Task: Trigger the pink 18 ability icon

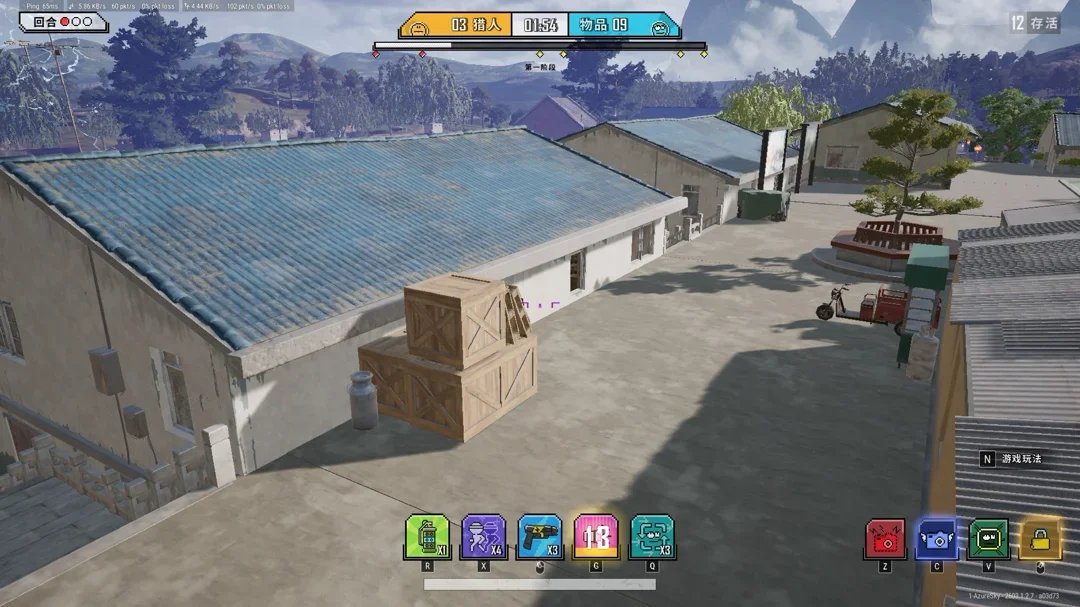Action: [596, 537]
